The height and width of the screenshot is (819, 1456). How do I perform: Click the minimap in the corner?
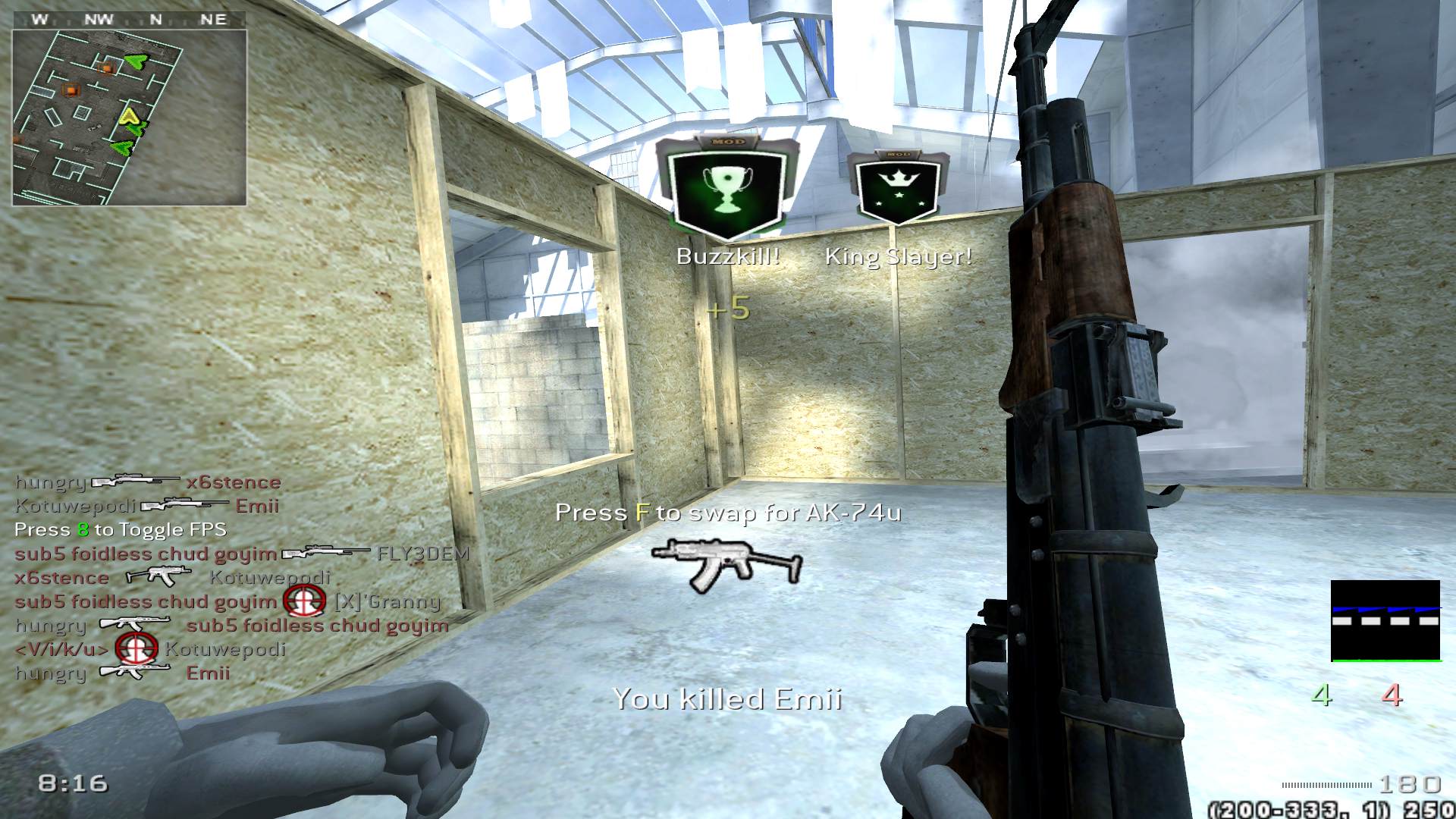click(x=129, y=118)
